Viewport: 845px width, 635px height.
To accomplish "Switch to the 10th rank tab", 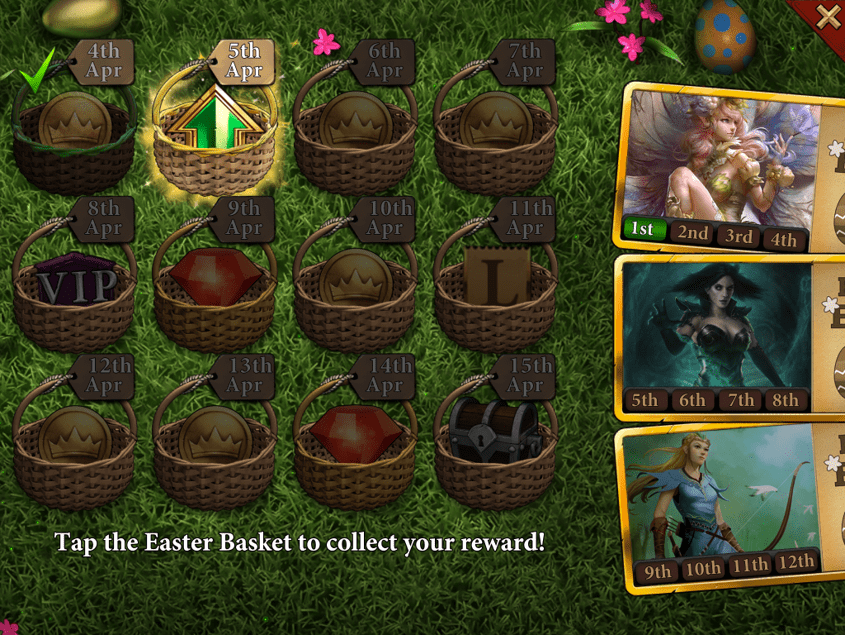I will coord(703,568).
